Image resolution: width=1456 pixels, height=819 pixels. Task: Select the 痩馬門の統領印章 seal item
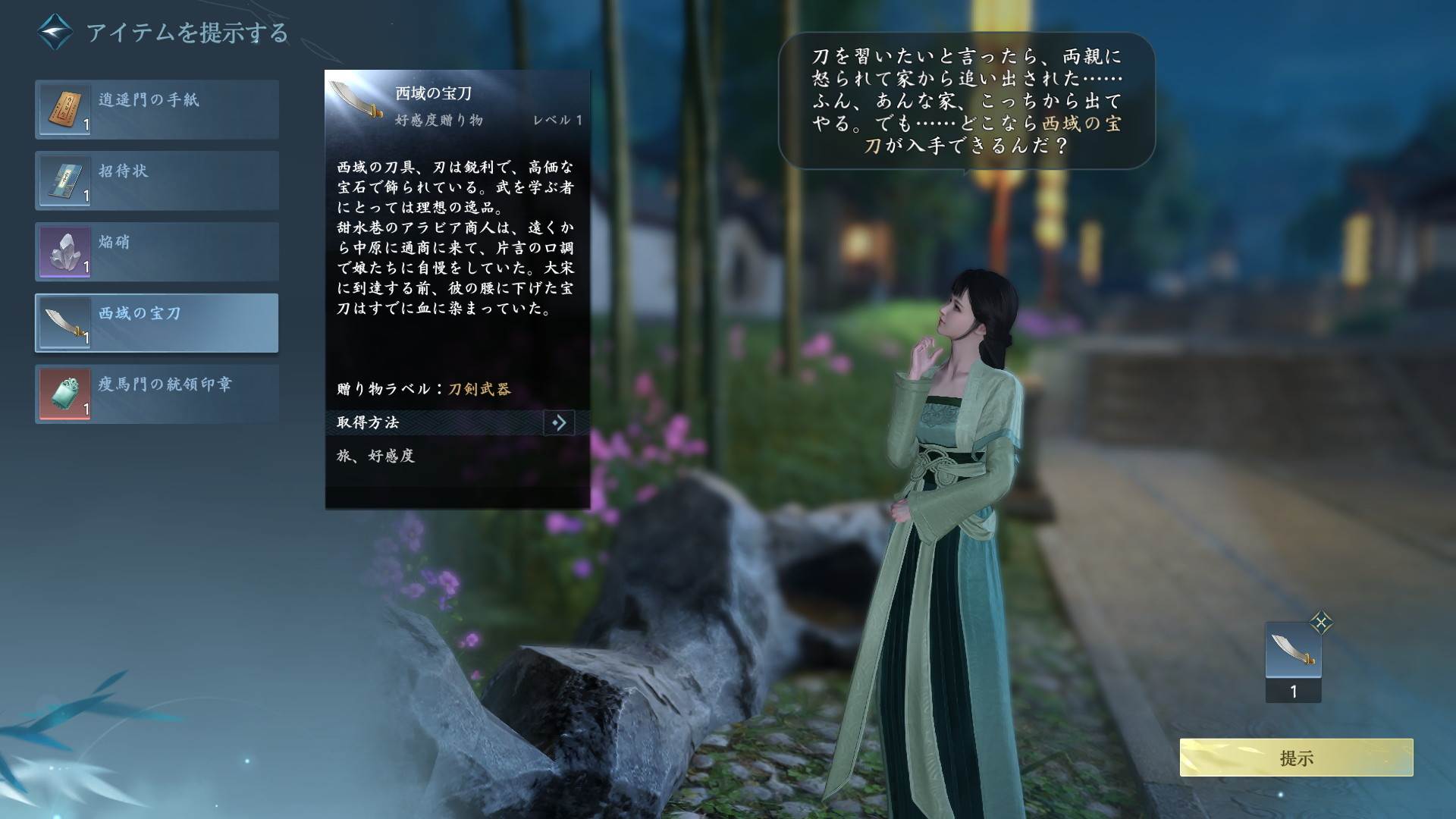(x=157, y=394)
